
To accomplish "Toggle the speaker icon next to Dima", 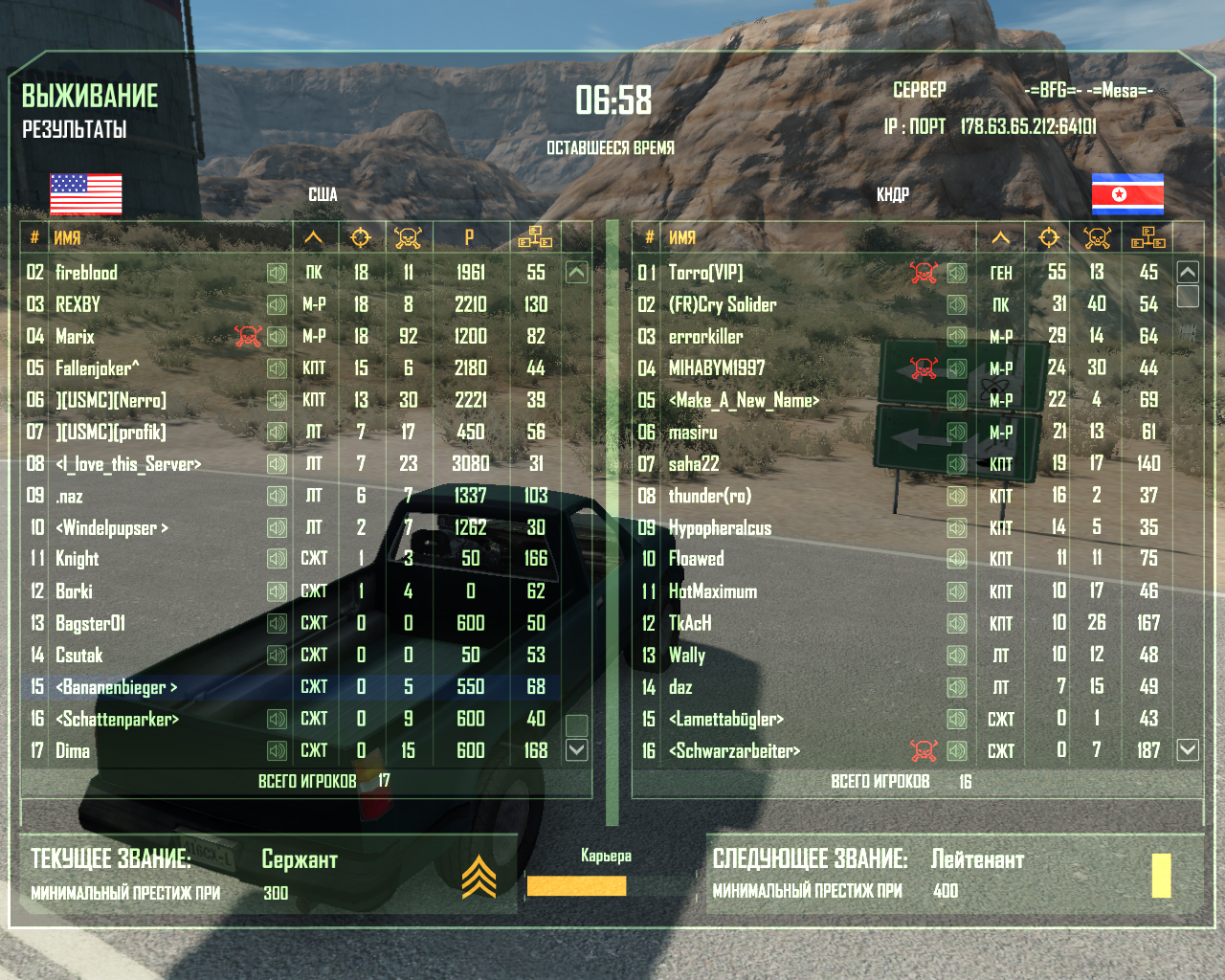I will coord(277,751).
